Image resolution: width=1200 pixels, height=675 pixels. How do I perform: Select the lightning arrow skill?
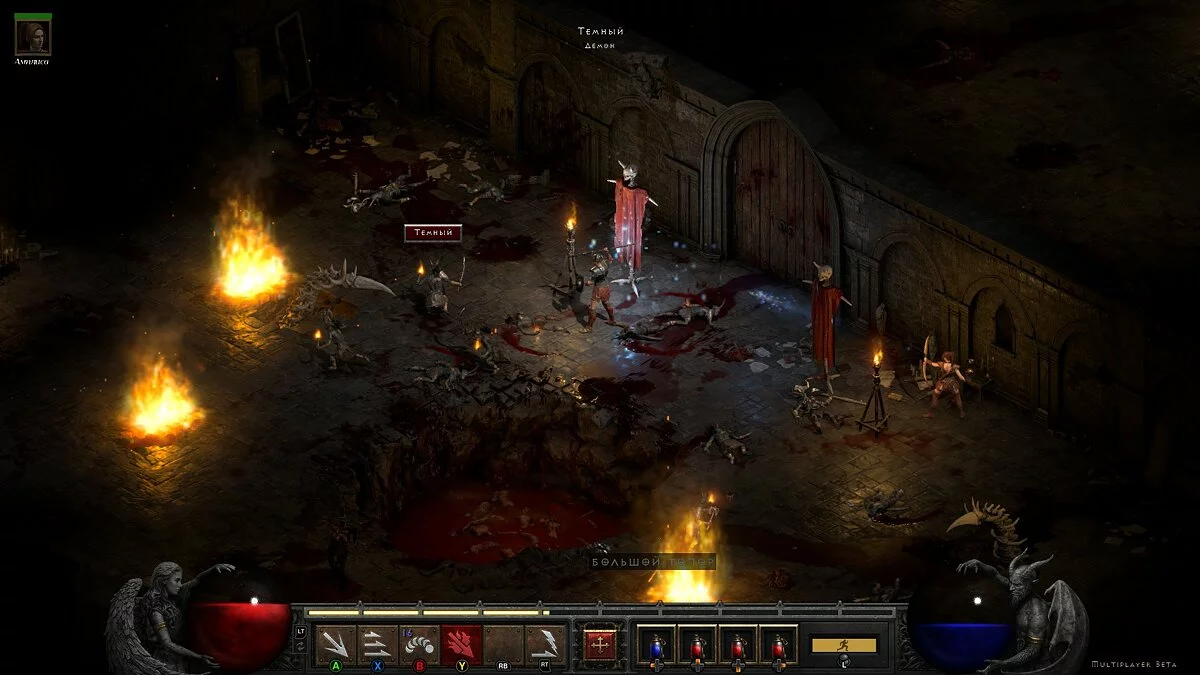pos(546,643)
